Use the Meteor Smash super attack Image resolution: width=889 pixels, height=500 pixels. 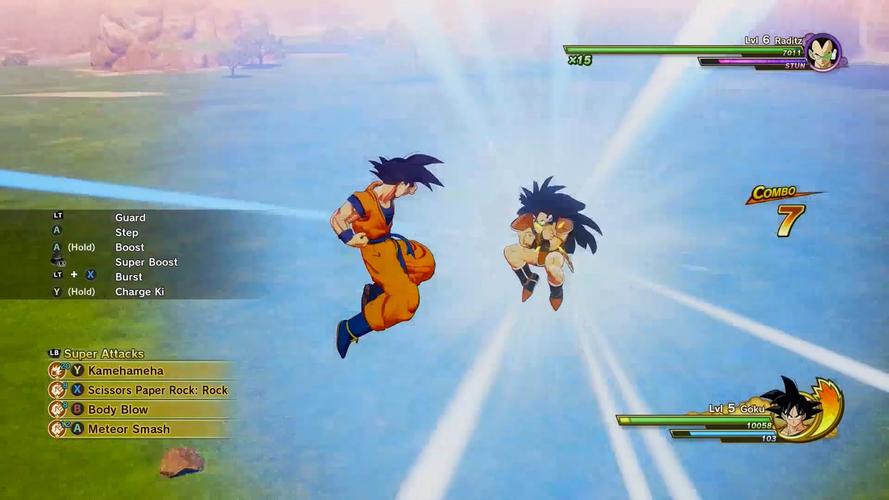pyautogui.click(x=128, y=429)
